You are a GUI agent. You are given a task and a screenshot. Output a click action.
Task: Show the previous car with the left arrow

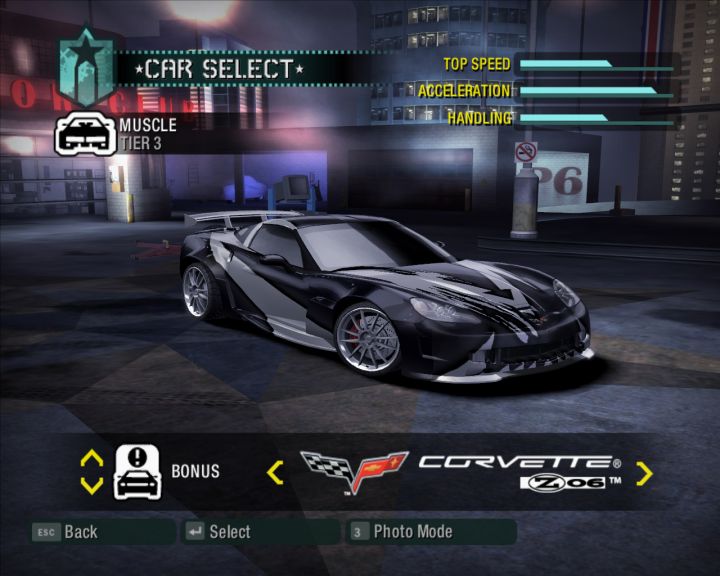point(275,472)
